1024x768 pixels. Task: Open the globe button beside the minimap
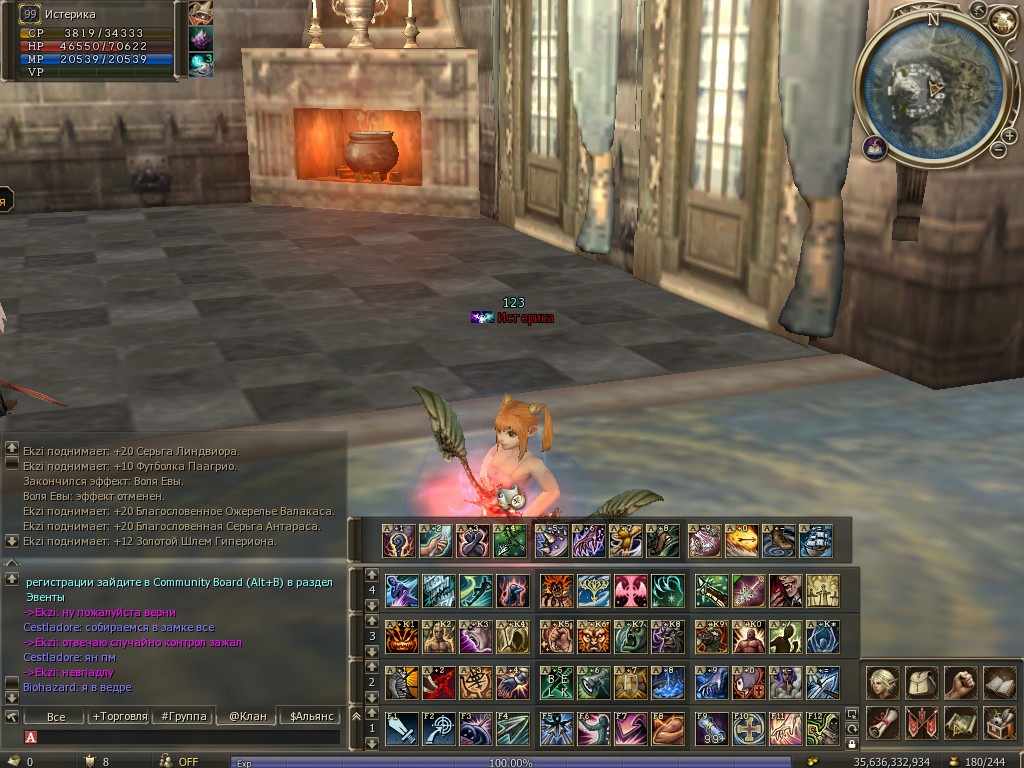click(x=1002, y=19)
